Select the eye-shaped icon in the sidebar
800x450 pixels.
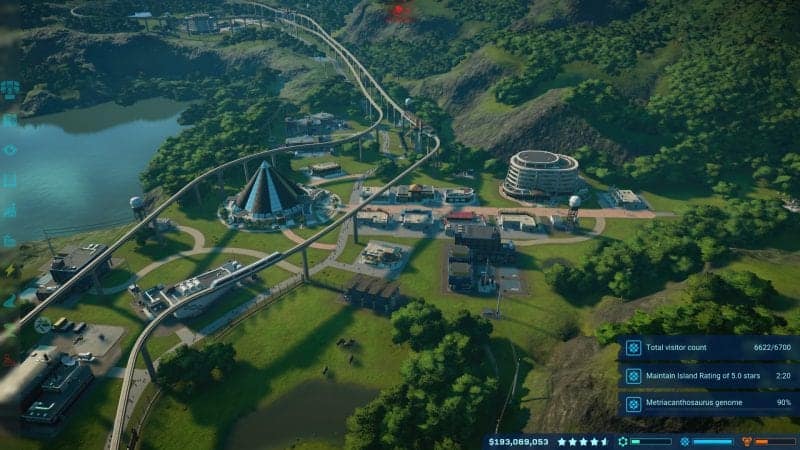point(10,150)
